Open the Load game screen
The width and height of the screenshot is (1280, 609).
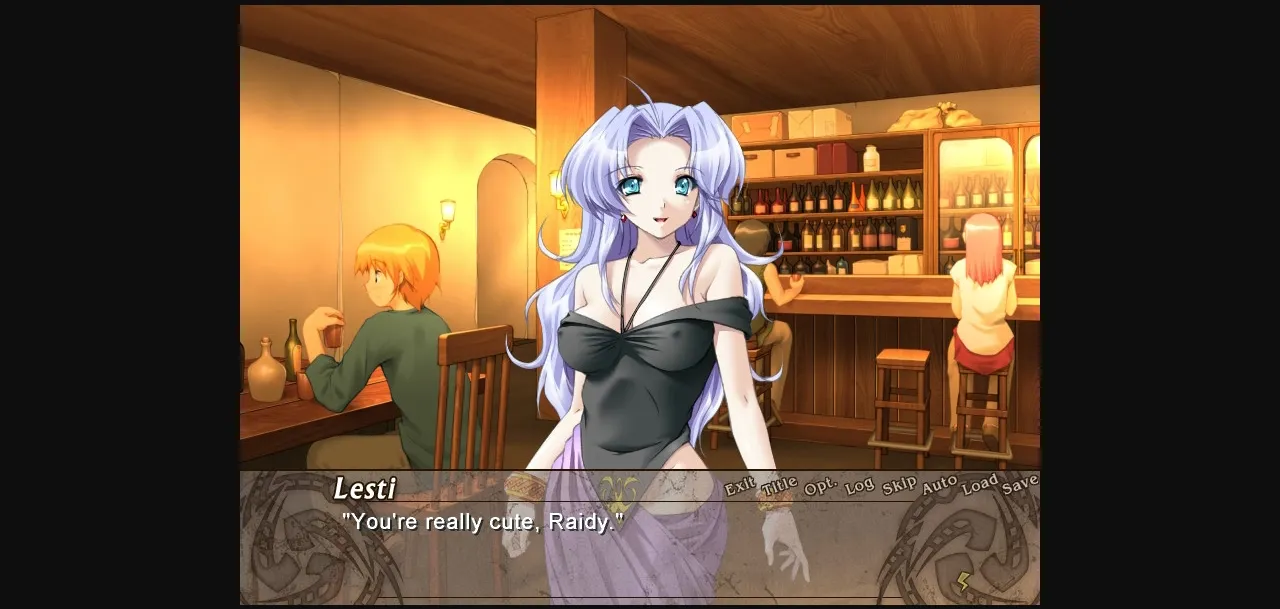[979, 484]
